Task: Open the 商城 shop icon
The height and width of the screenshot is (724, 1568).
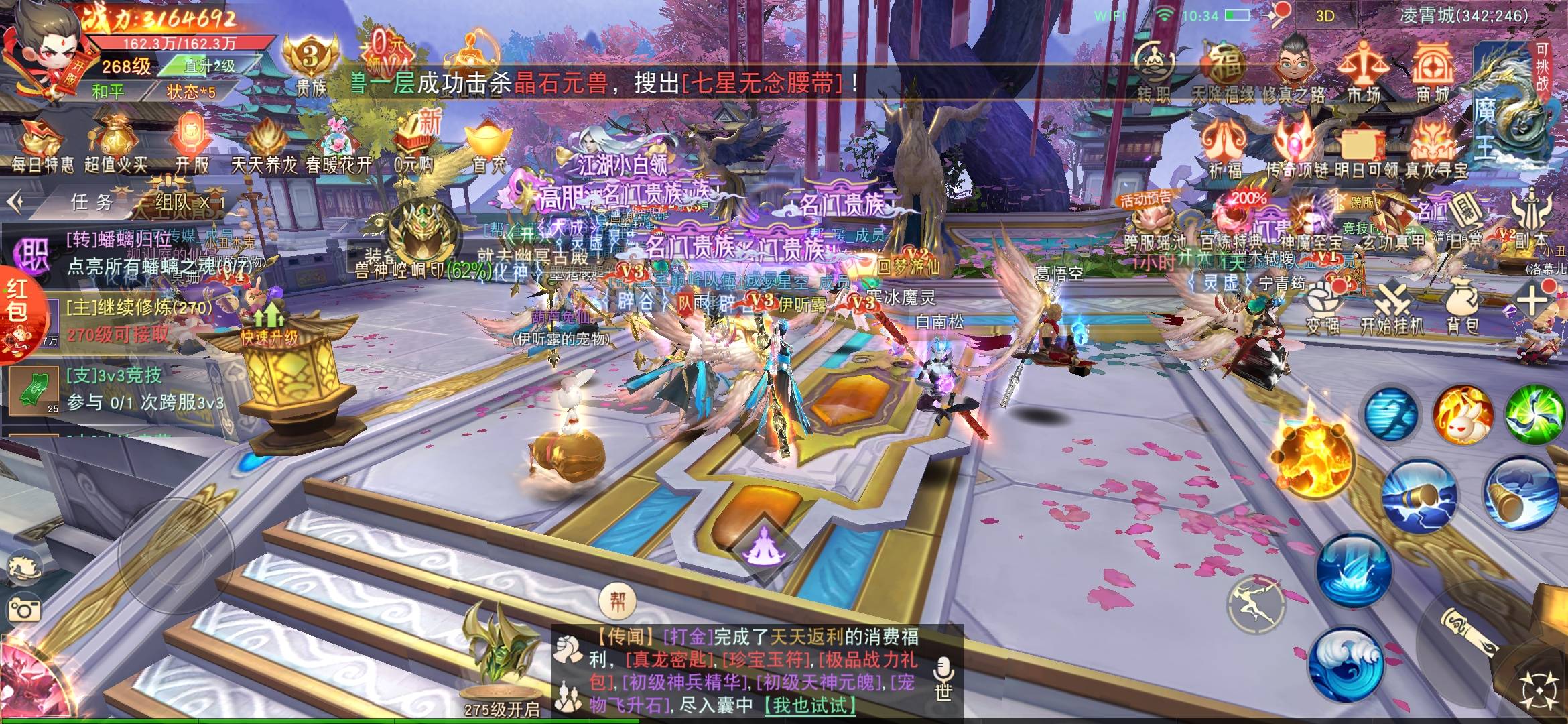Action: tap(1433, 72)
